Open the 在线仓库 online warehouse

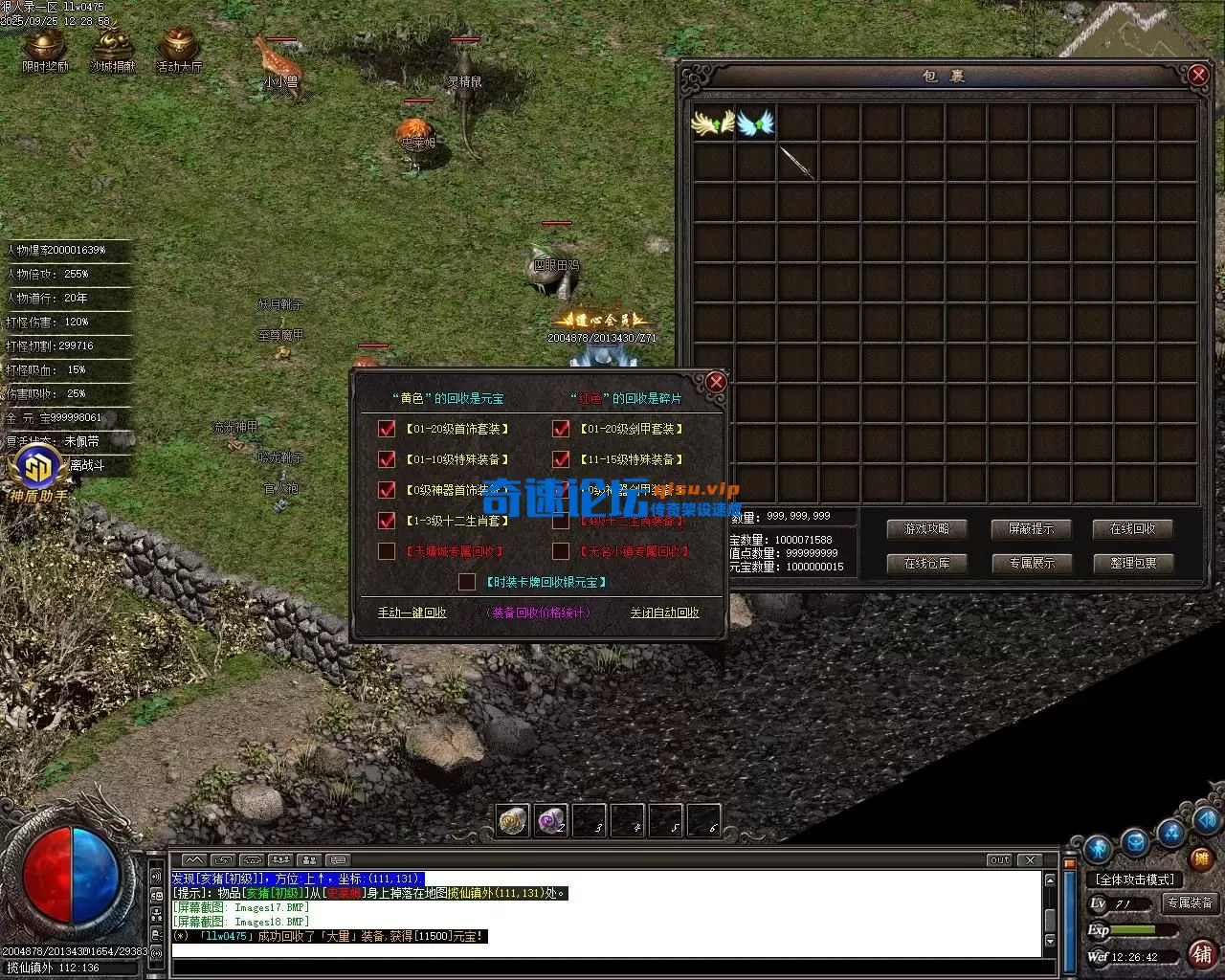pos(926,563)
